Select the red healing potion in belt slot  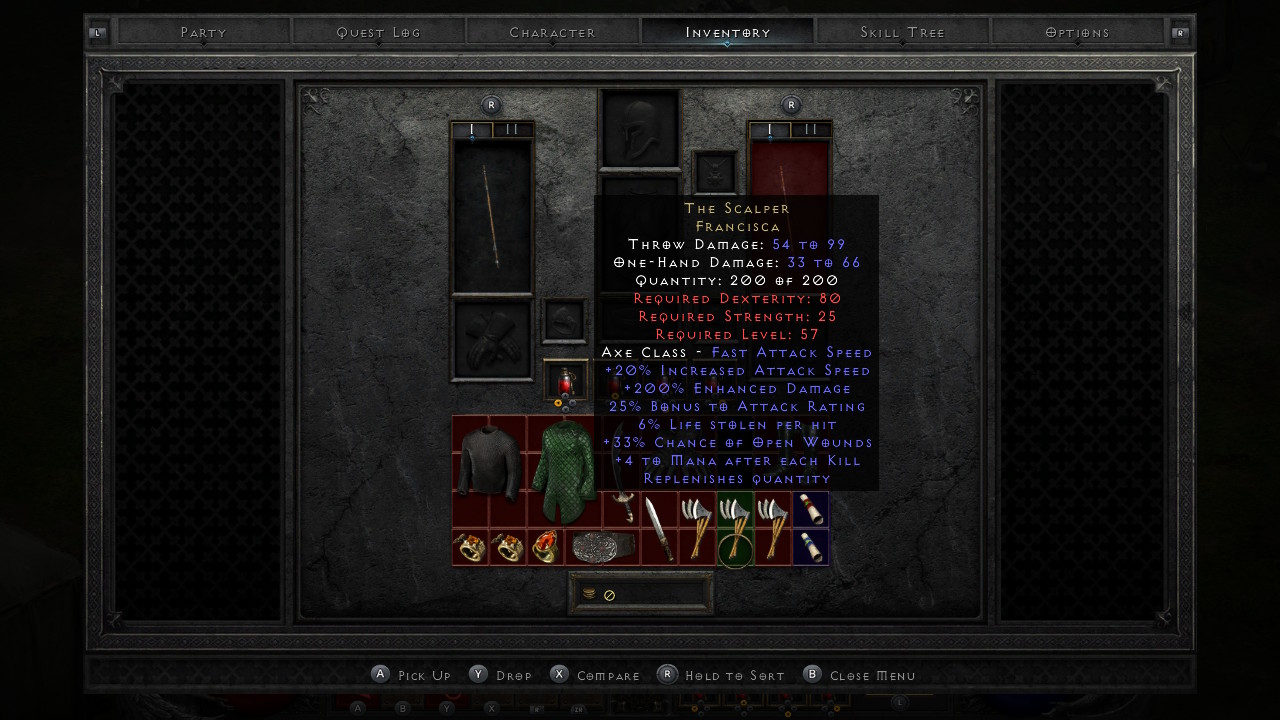[x=565, y=380]
